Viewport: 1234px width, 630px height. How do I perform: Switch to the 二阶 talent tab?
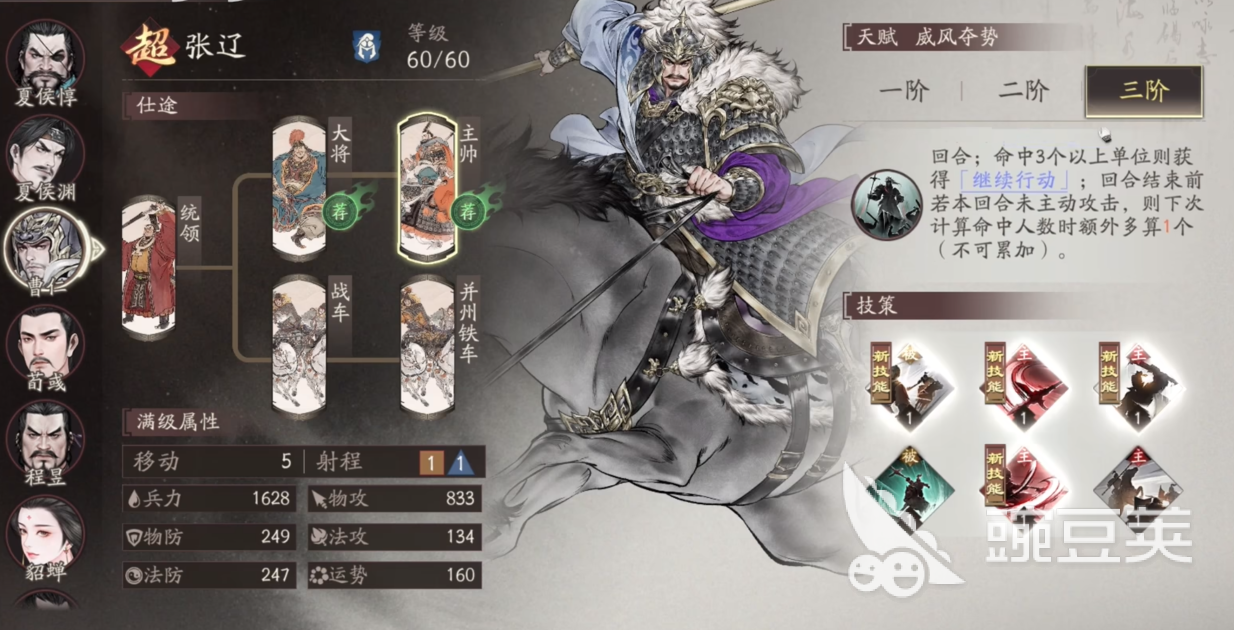pyautogui.click(x=1023, y=92)
